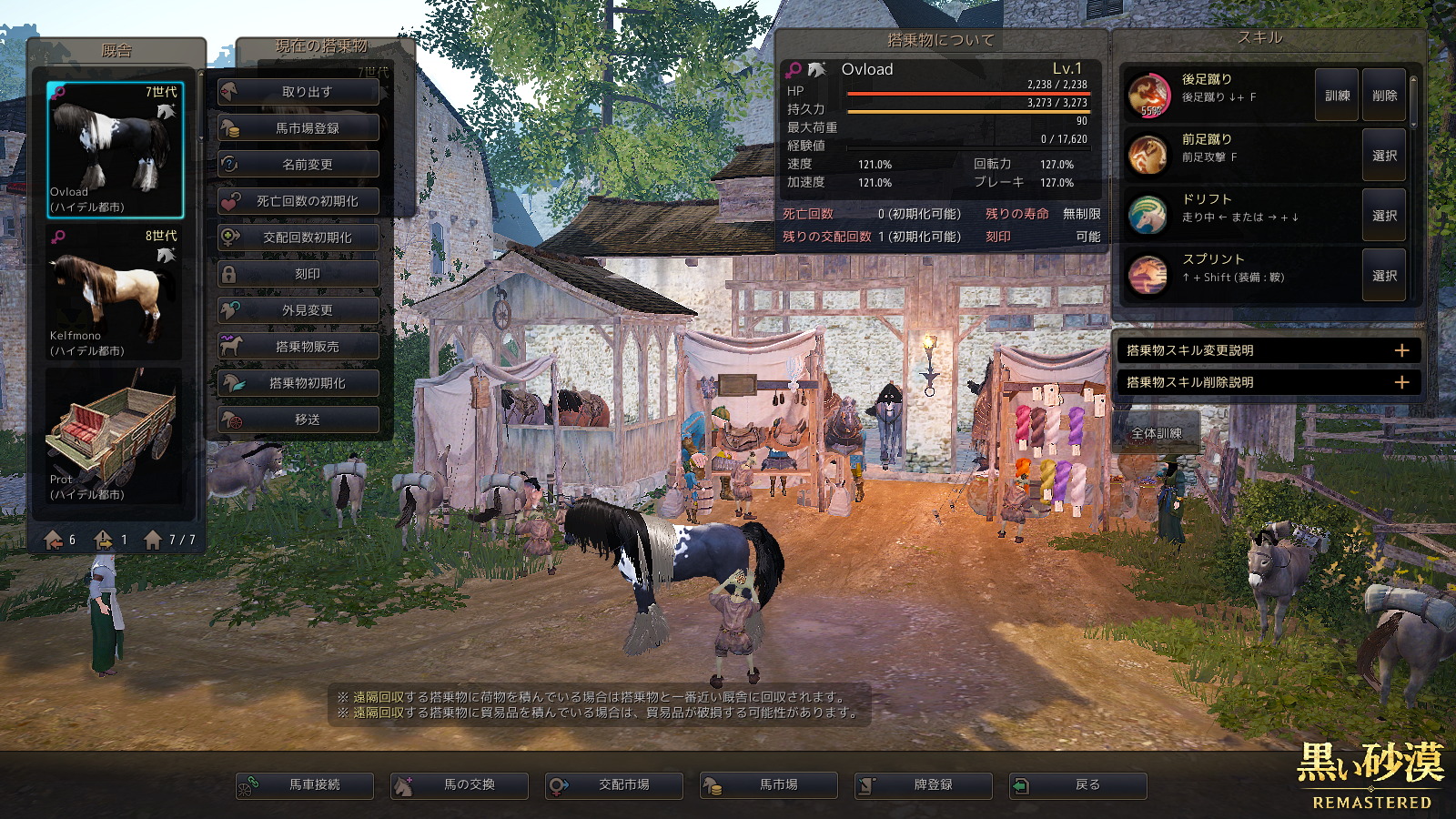The width and height of the screenshot is (1456, 819).
Task: Select the Kelfmono 8th generation horse
Action: 116,293
